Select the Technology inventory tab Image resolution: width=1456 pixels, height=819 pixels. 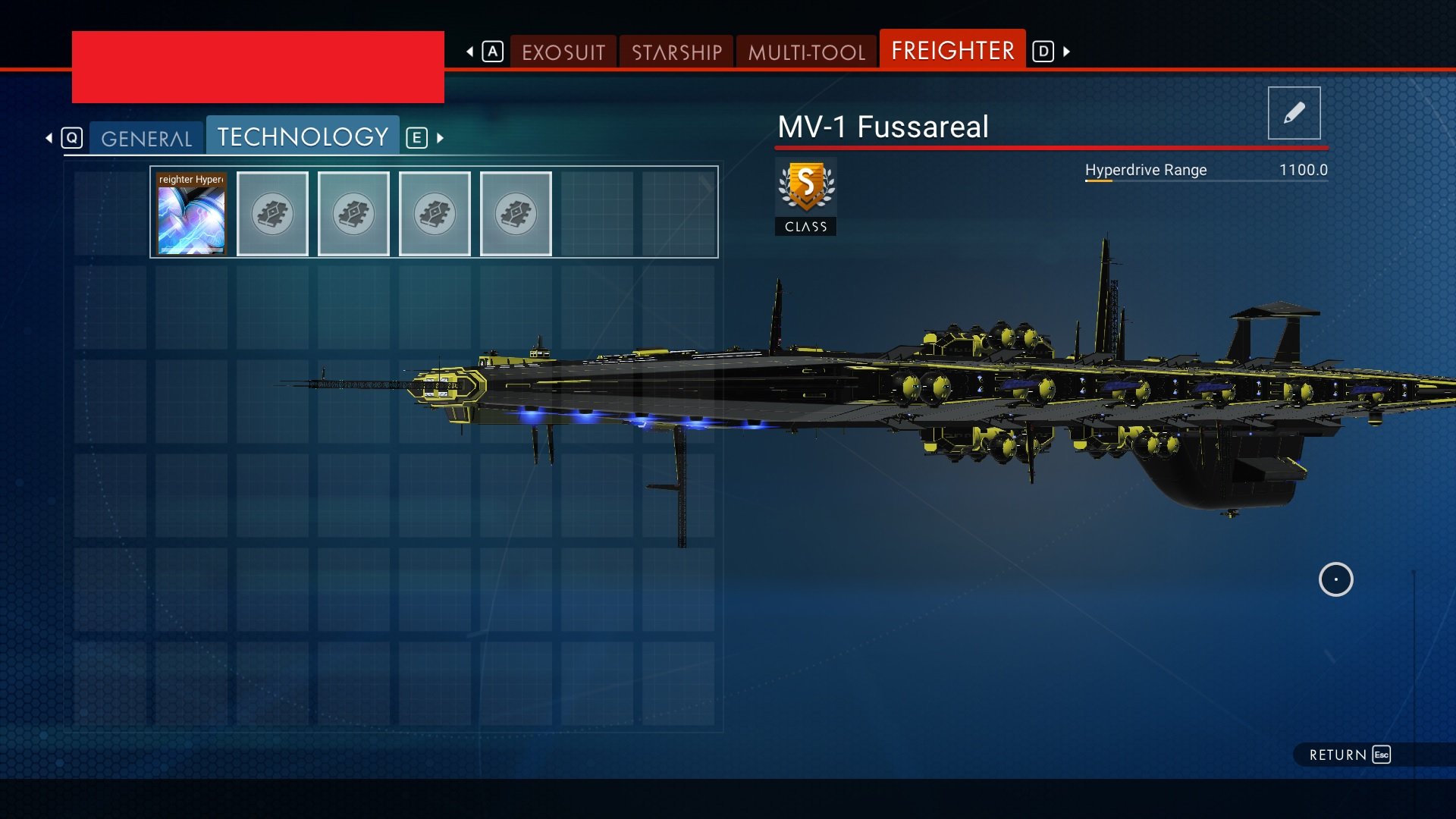point(303,136)
